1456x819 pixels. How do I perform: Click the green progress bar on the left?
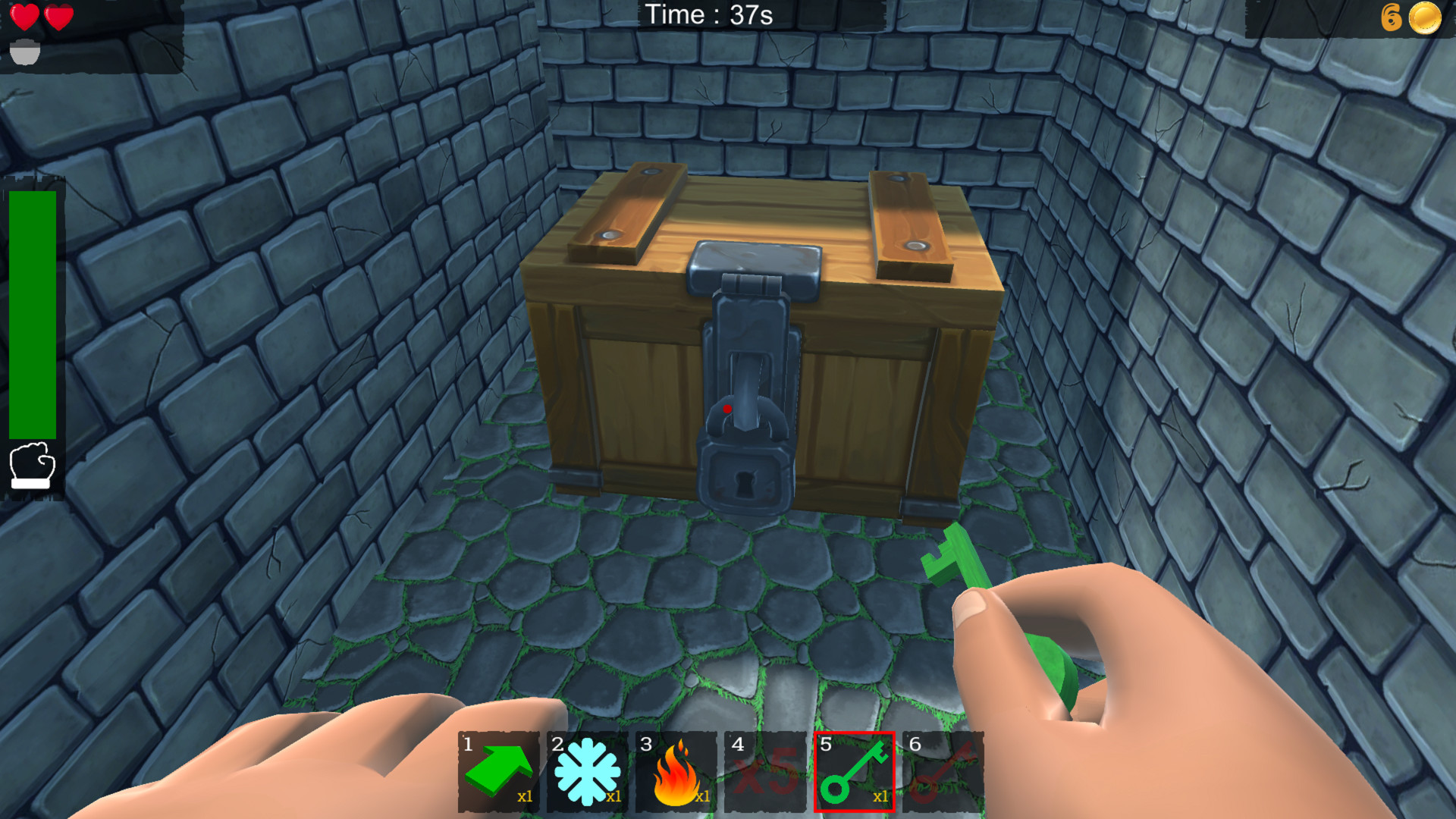coord(32,315)
